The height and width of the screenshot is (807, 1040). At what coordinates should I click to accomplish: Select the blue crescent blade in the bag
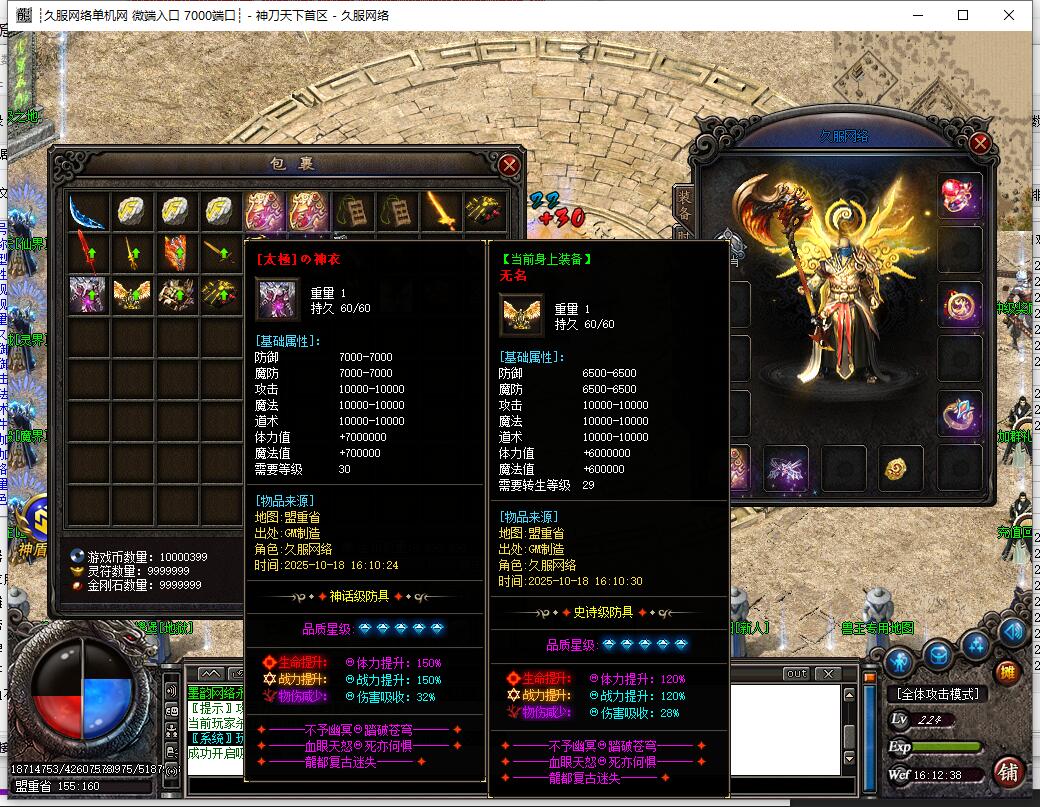87,211
